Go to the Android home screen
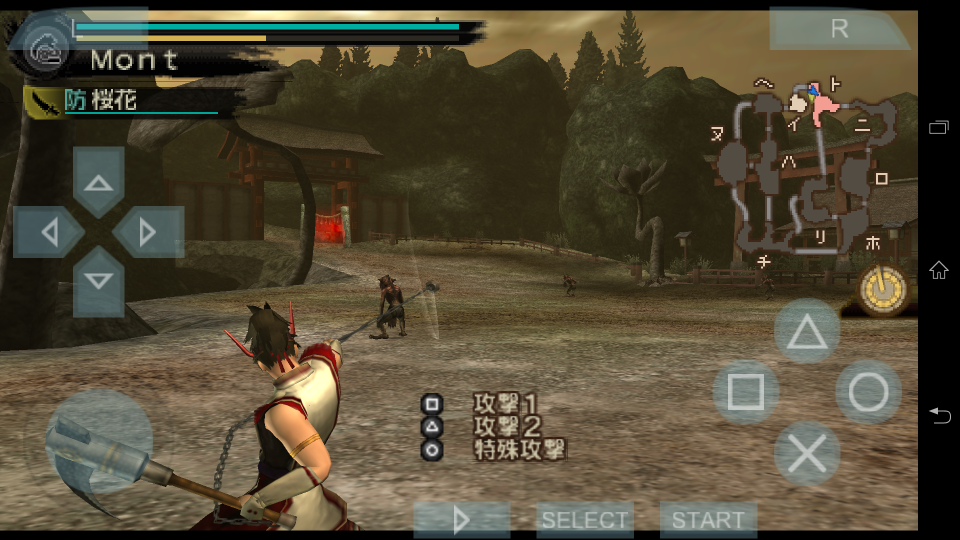This screenshot has width=960, height=540. click(x=939, y=270)
